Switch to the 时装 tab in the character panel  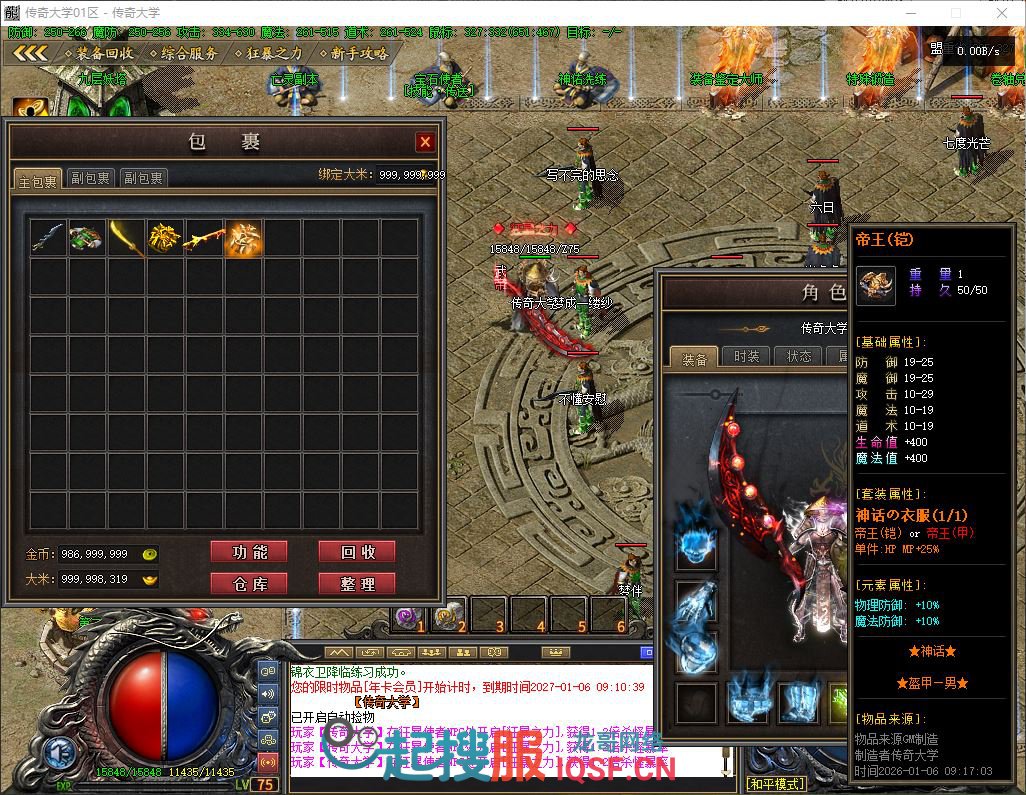746,356
